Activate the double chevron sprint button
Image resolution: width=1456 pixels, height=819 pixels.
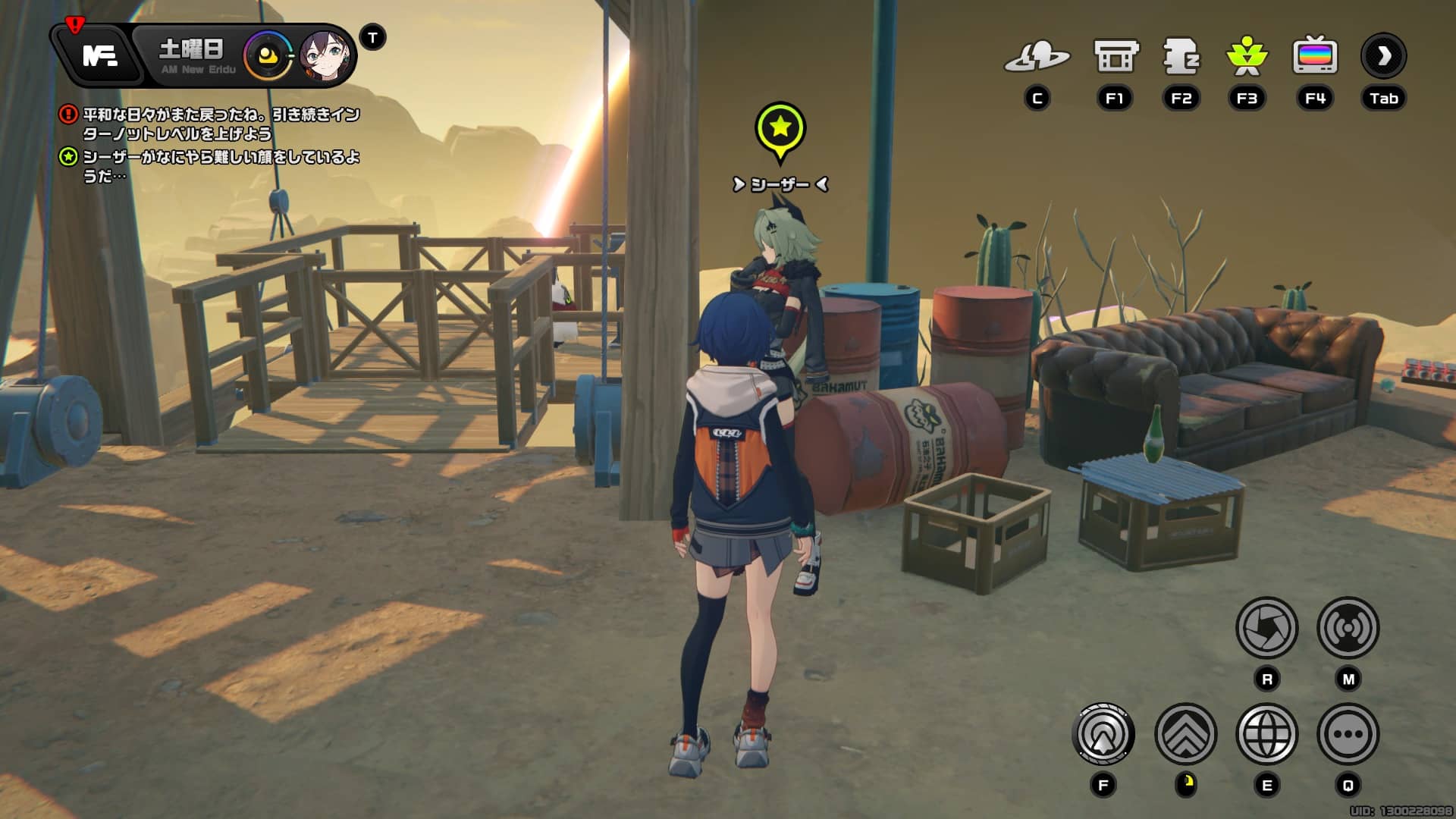tap(1185, 734)
